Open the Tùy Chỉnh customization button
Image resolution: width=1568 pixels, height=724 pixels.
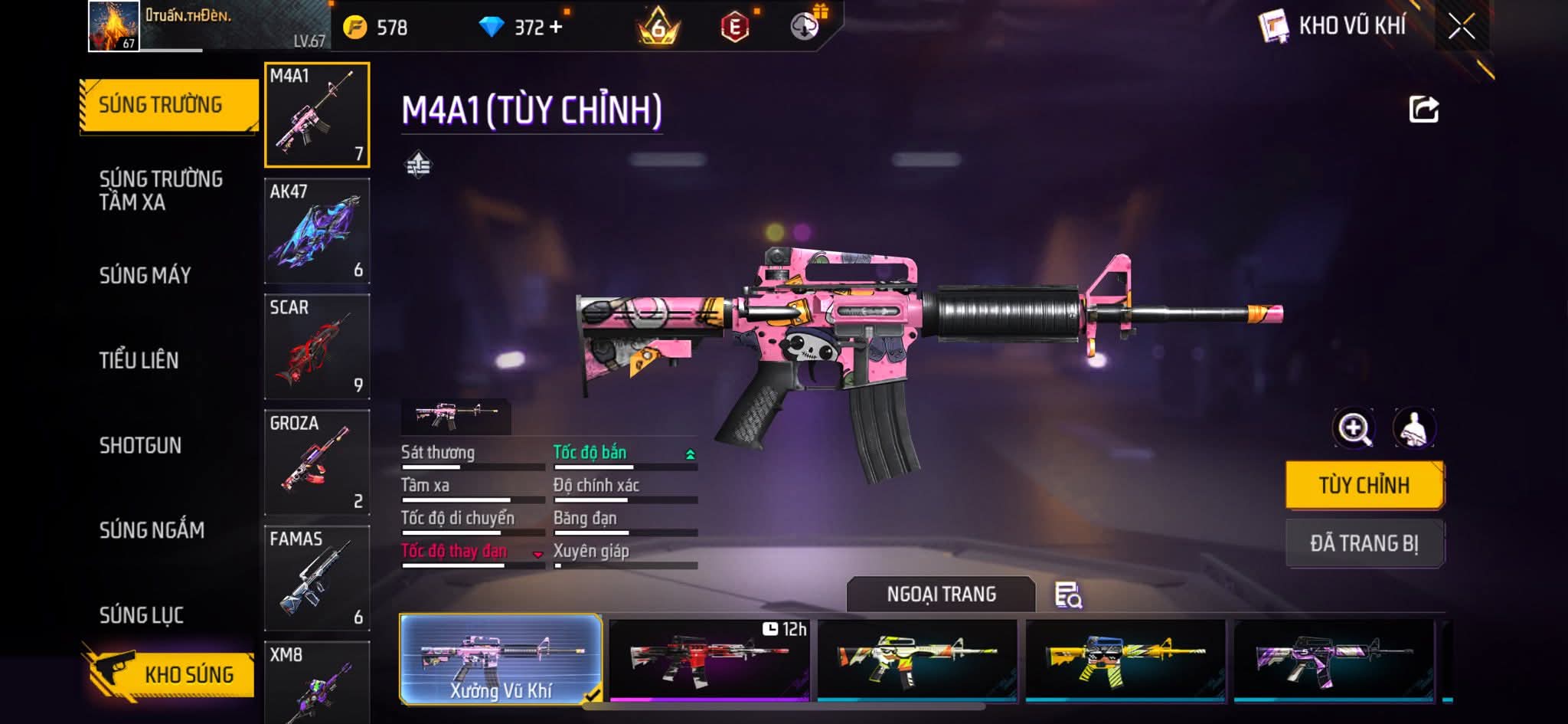1364,485
